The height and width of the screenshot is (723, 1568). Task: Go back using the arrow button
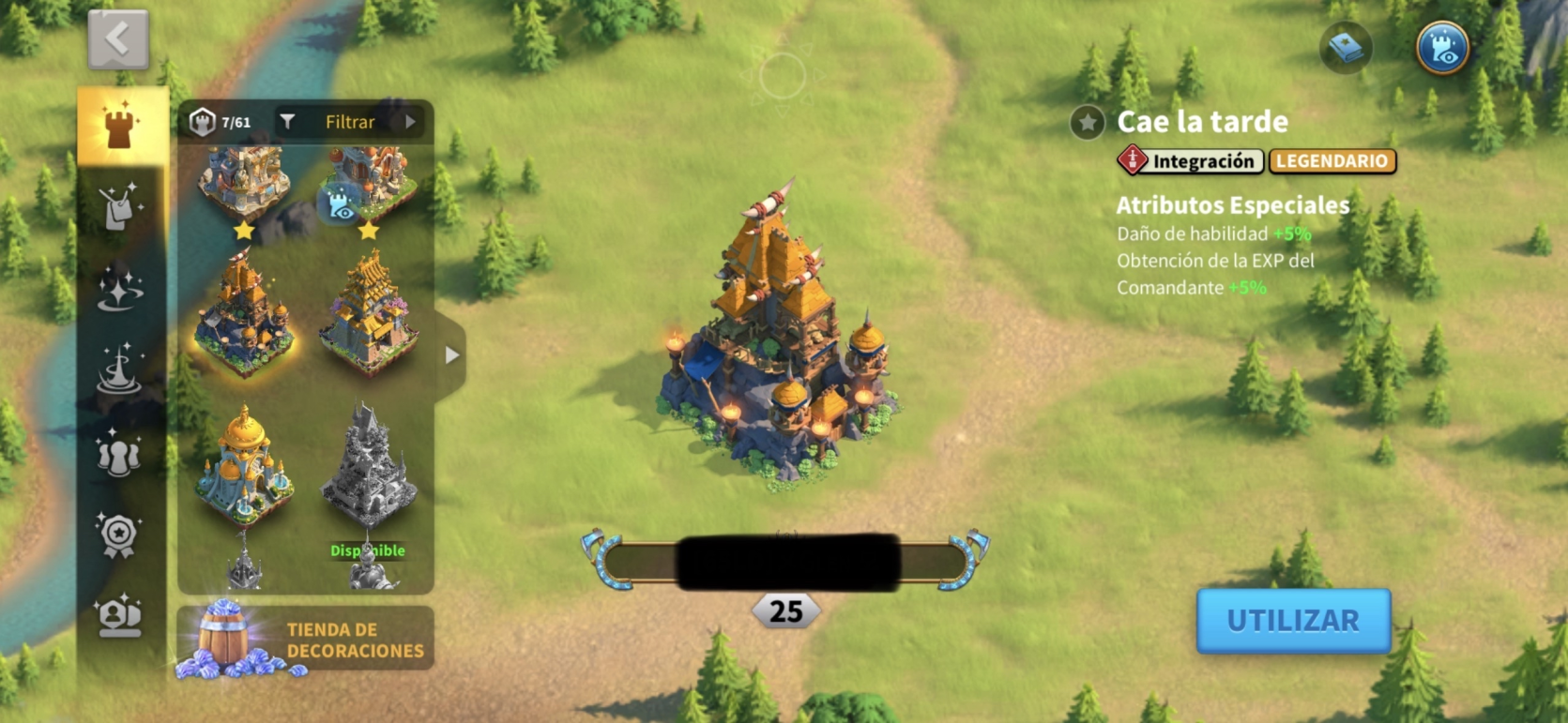coord(118,39)
